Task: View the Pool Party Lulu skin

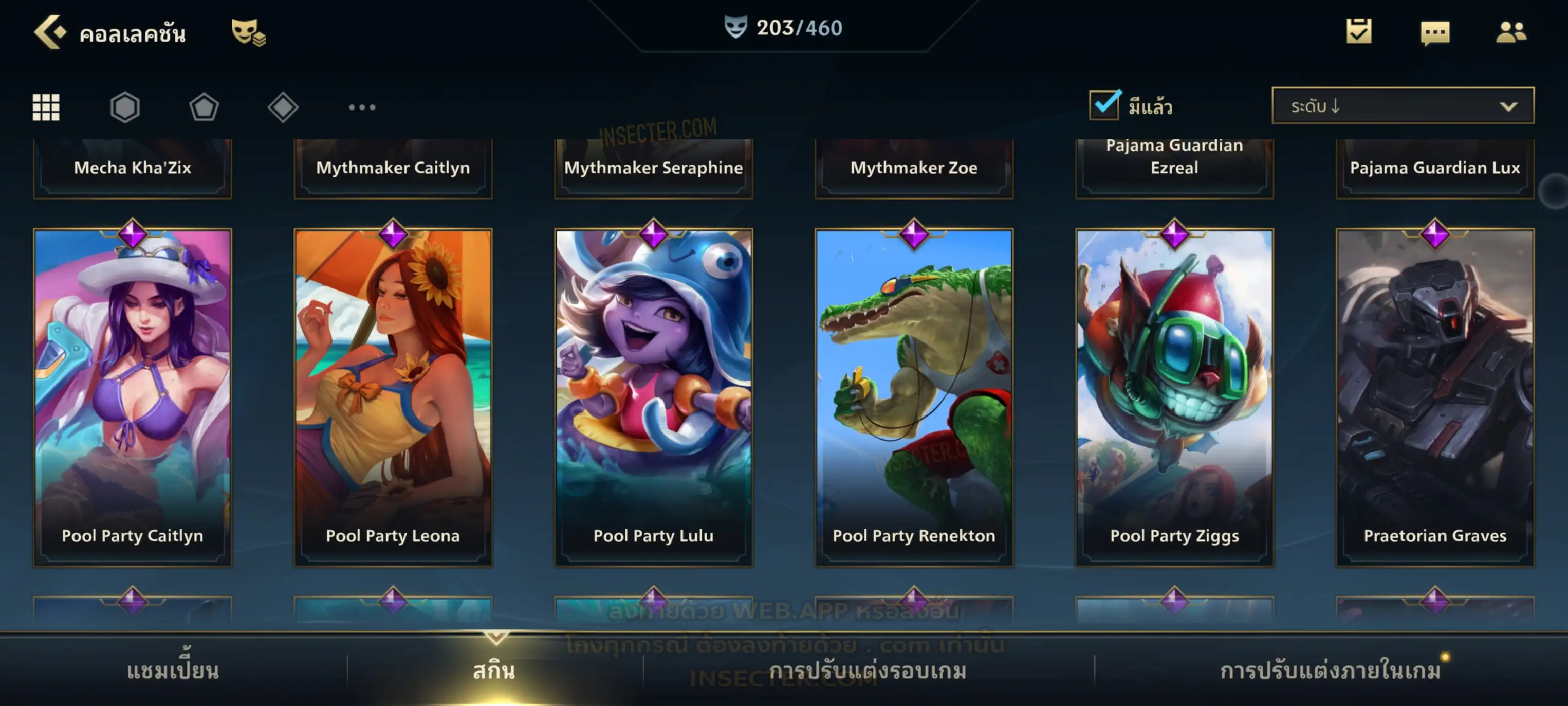Action: [654, 397]
